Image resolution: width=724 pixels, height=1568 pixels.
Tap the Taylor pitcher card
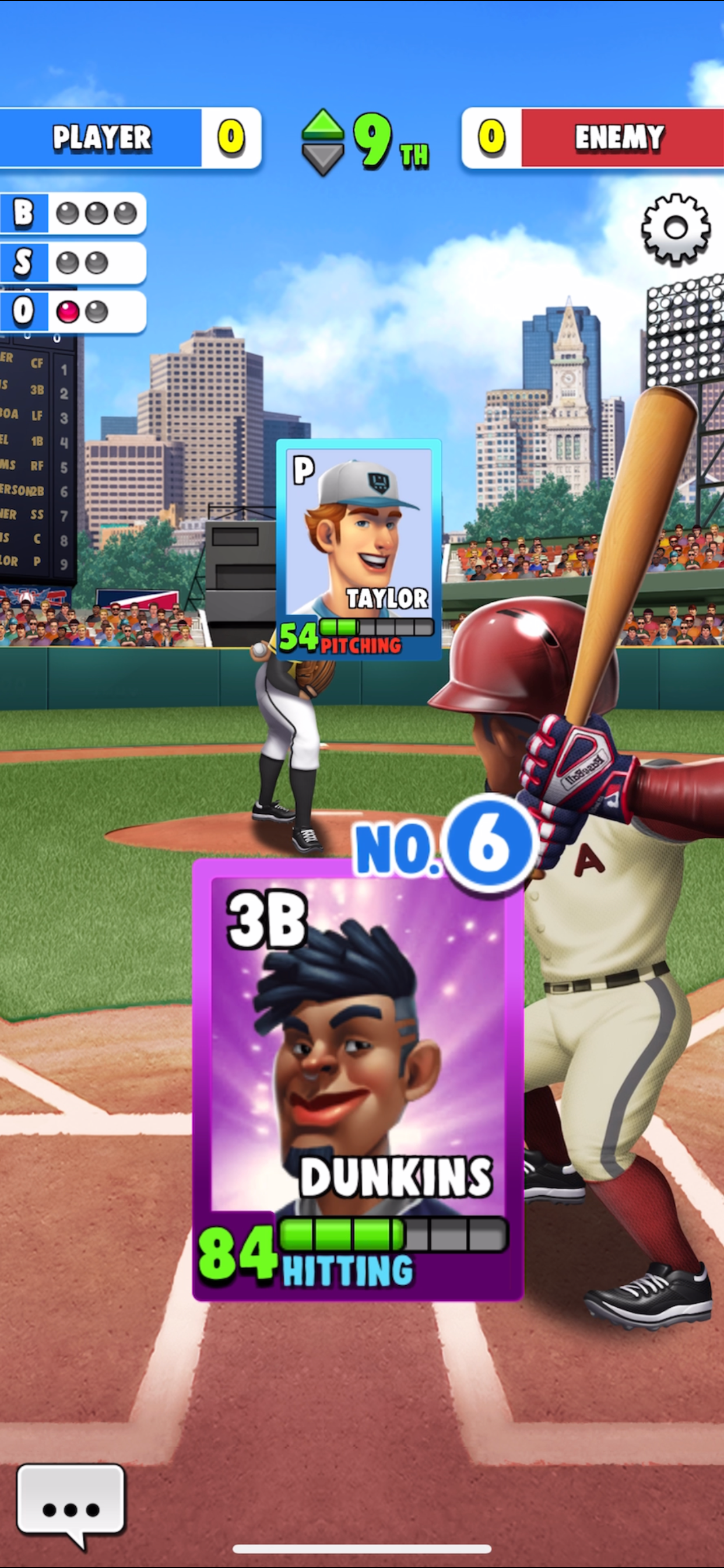(x=359, y=549)
